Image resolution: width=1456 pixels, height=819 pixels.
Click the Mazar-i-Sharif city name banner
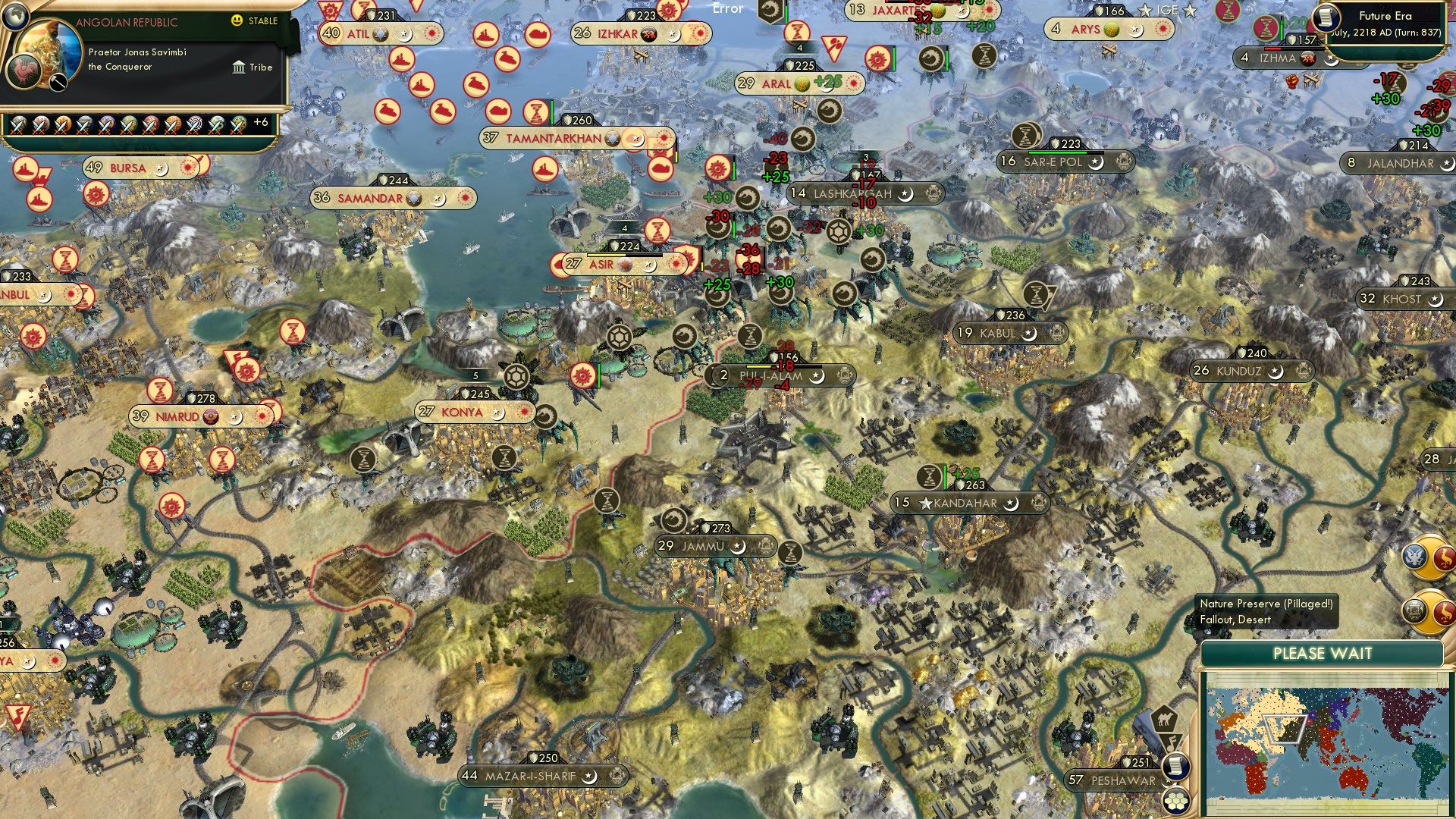[531, 776]
